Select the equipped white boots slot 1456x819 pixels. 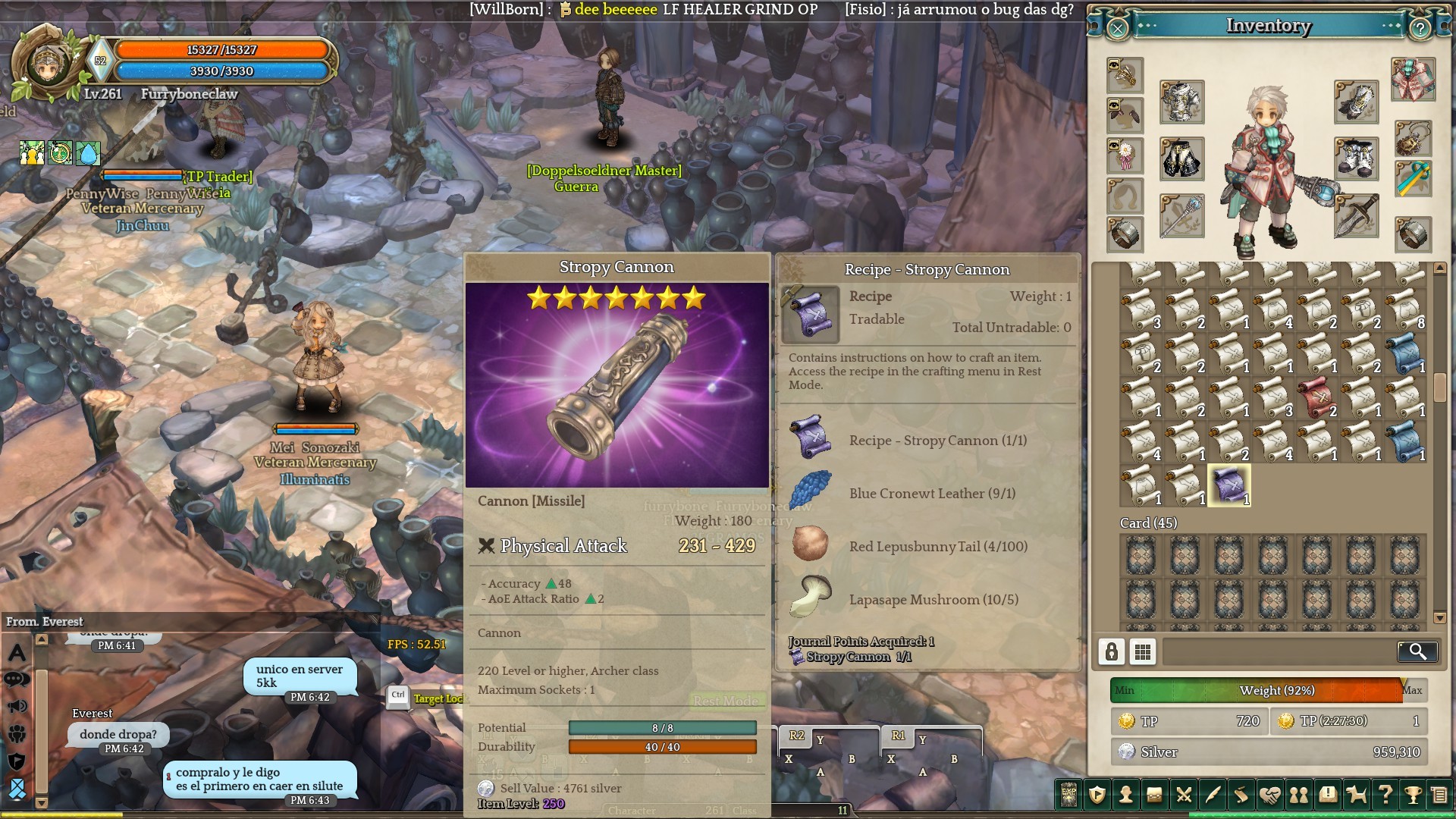[x=1356, y=159]
